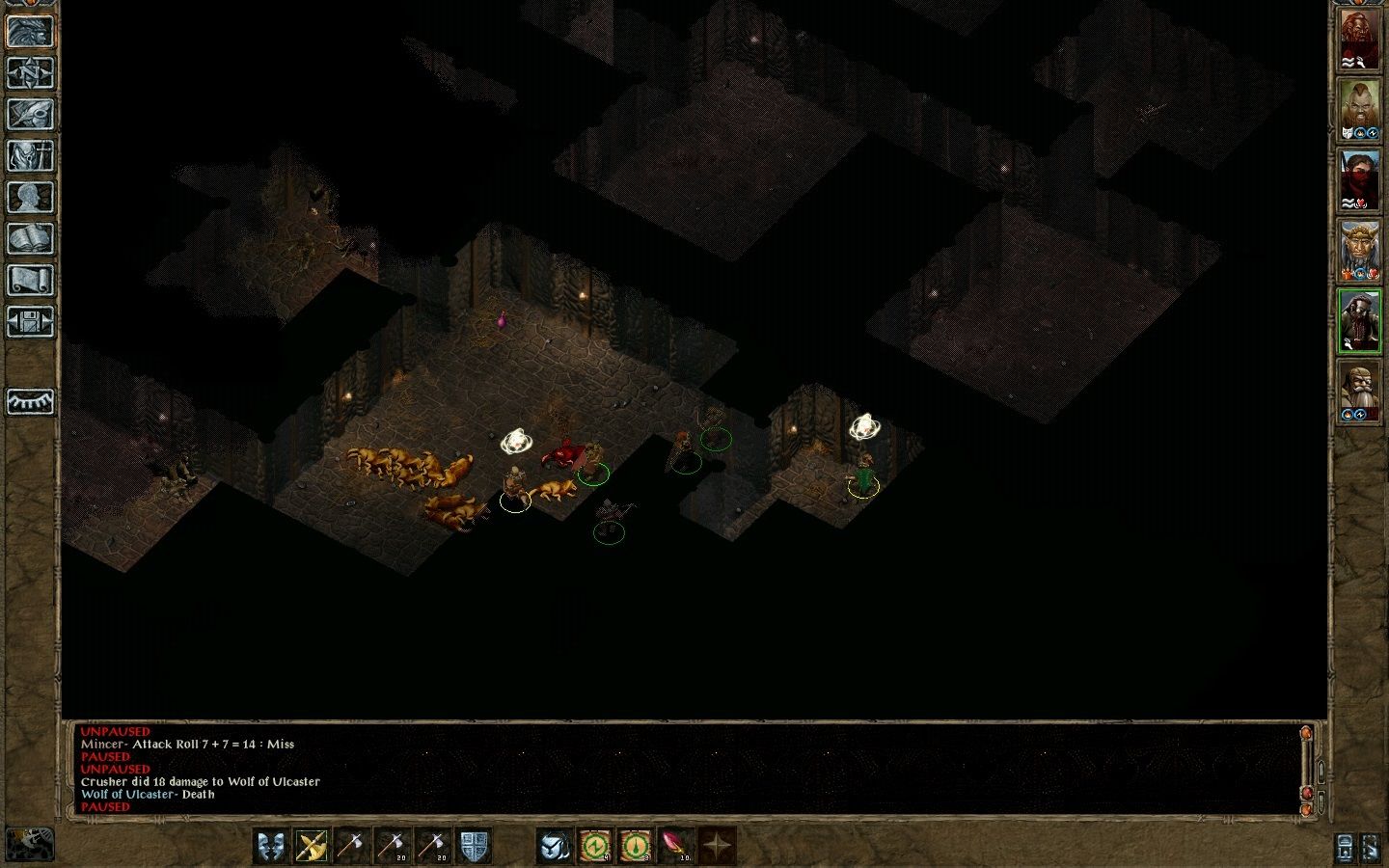Open the mage spellbook button
1389x868 pixels.
tap(30, 238)
